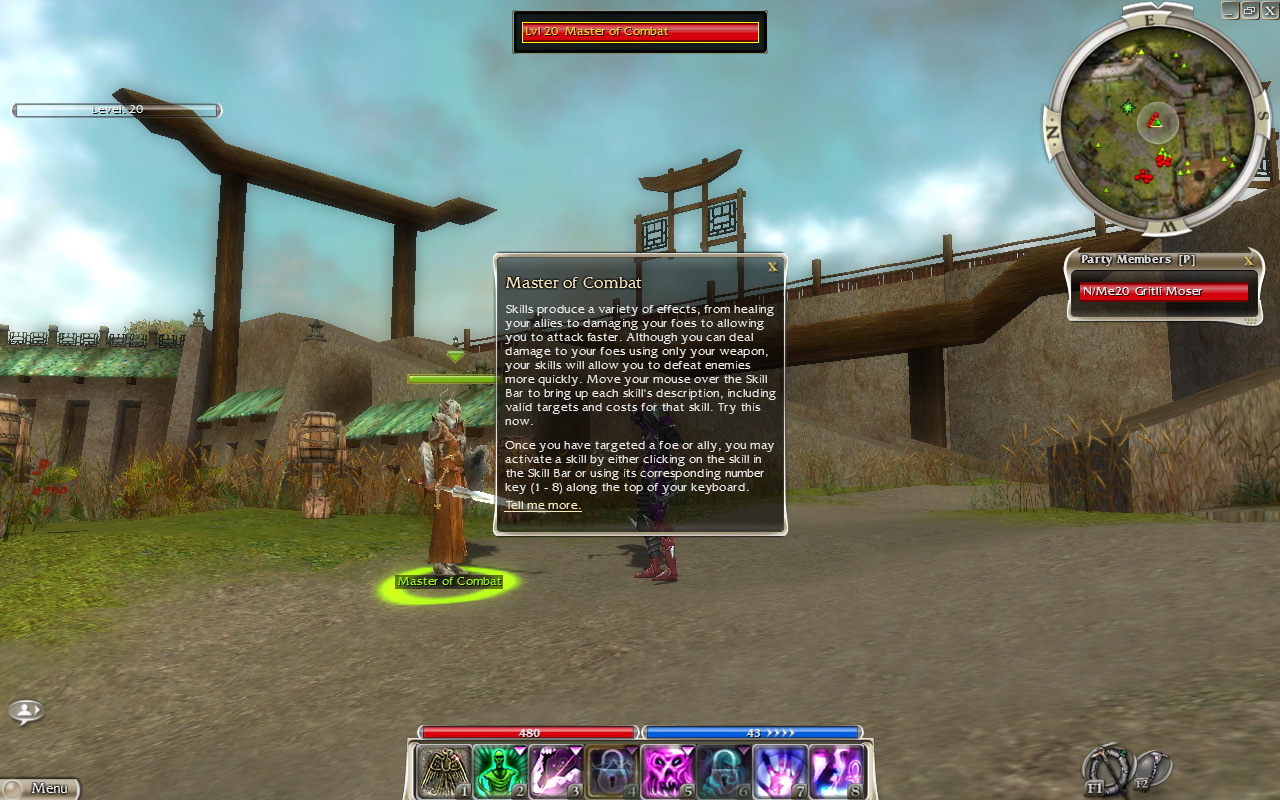The height and width of the screenshot is (800, 1280).
Task: Follow the "Tell me more." dialogue link
Action: 543,505
